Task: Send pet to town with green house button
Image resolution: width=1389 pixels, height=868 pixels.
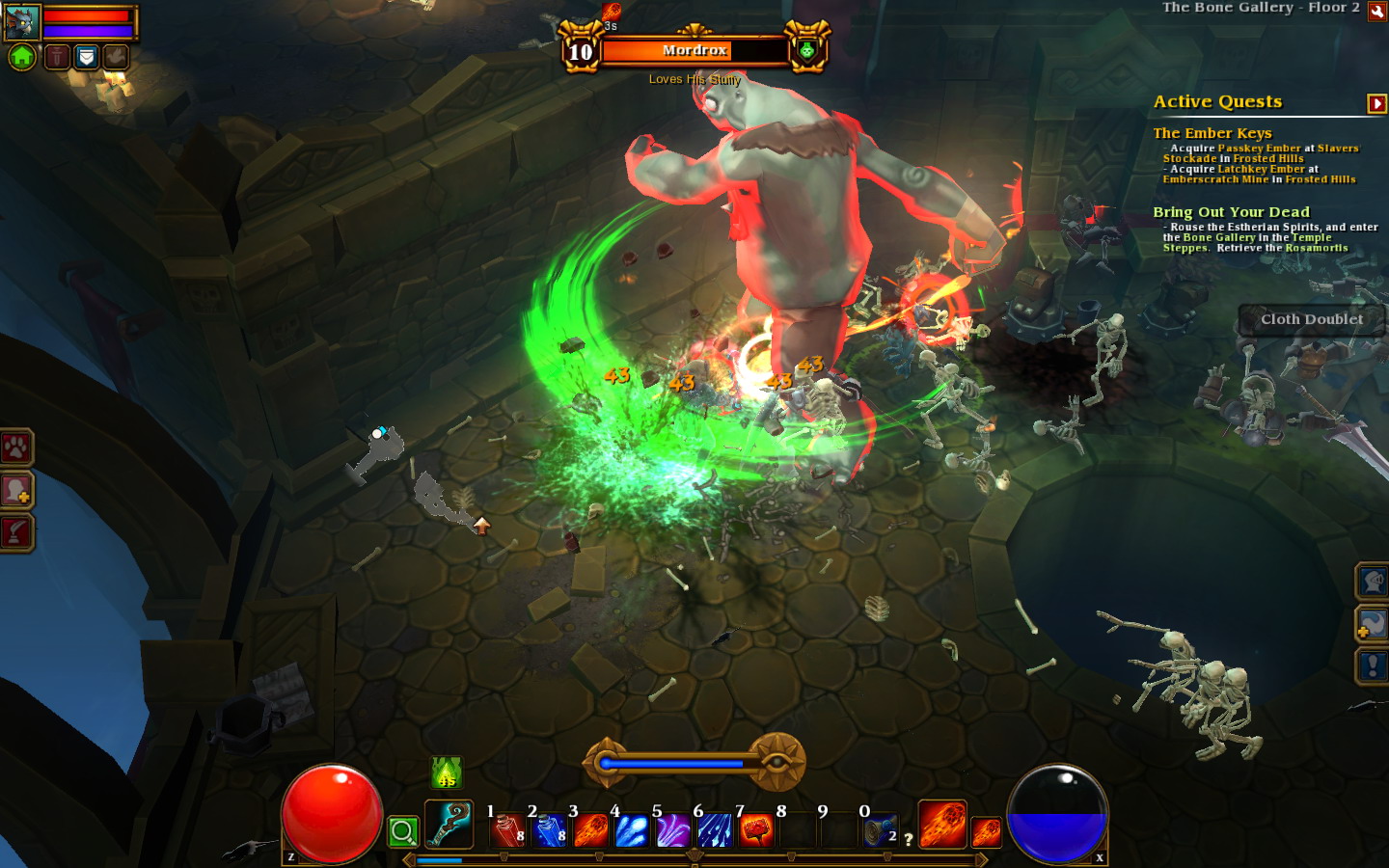Action: pyautogui.click(x=22, y=57)
